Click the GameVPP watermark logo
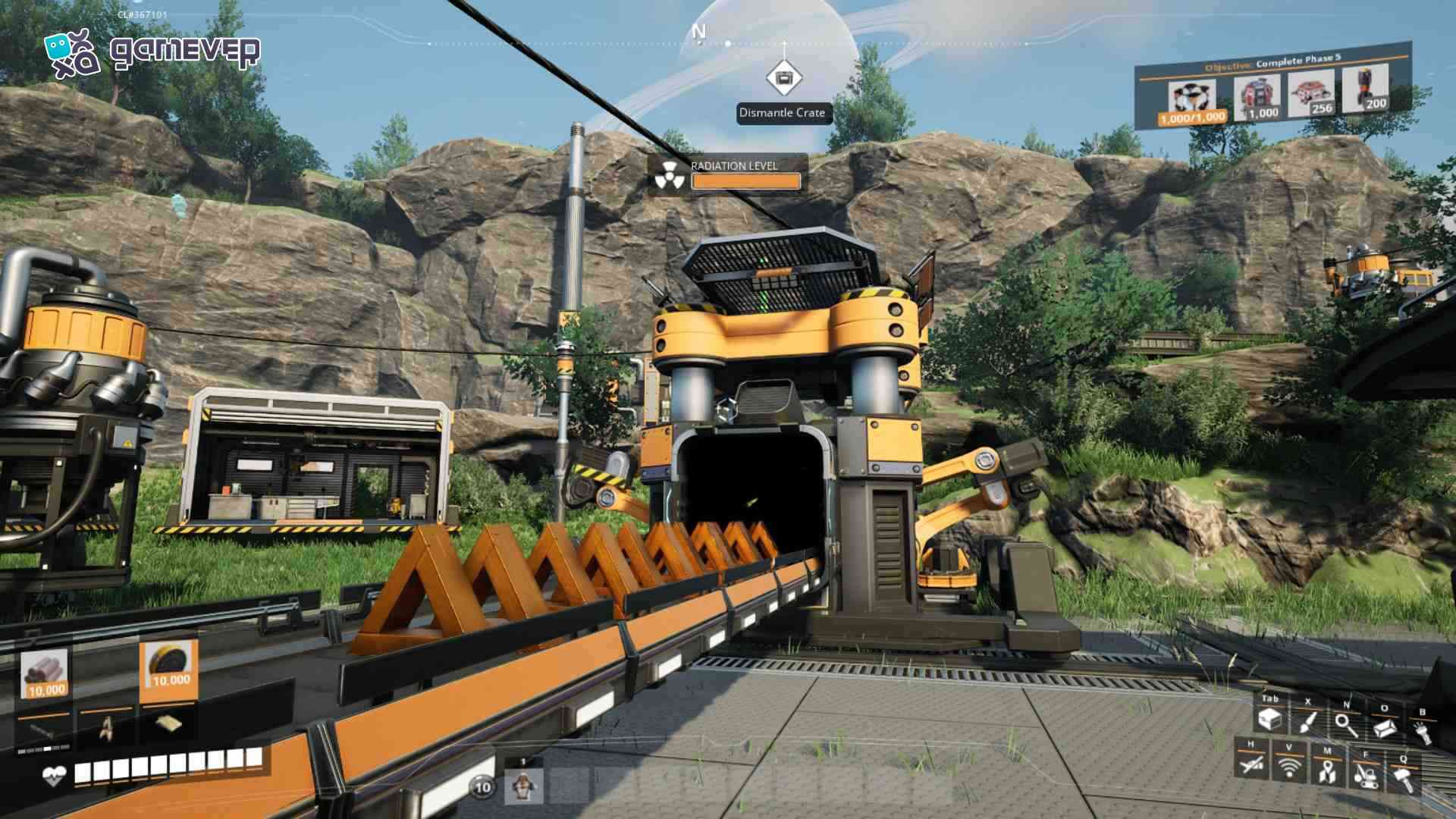 click(x=152, y=52)
